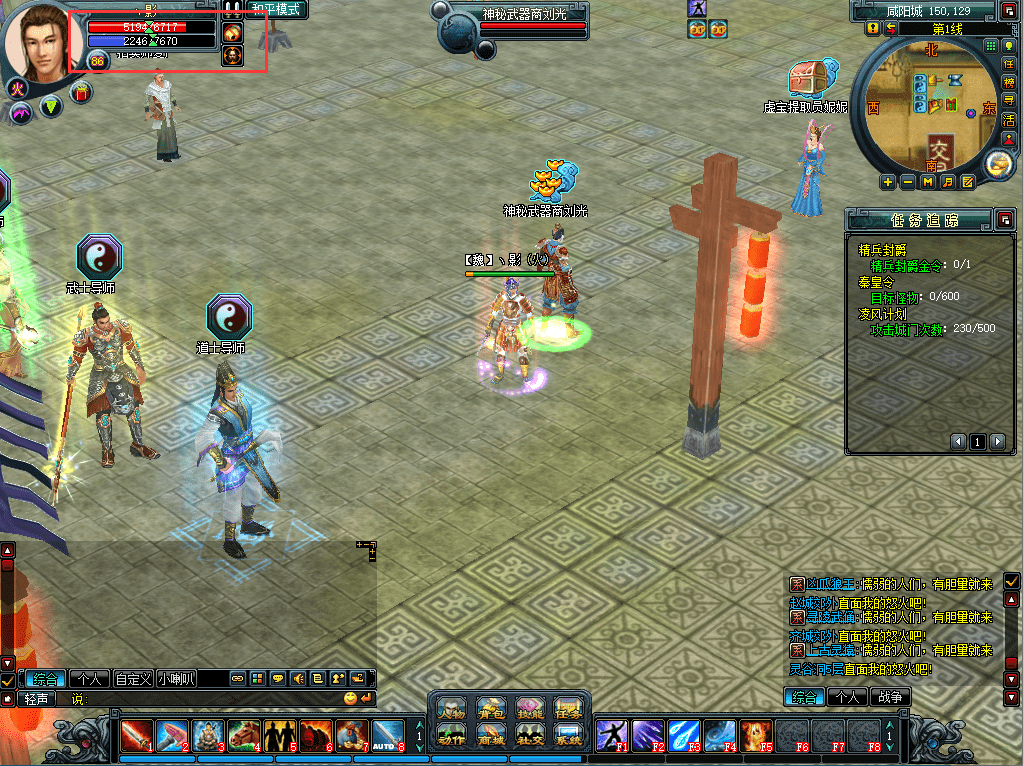This screenshot has width=1024, height=766.
Task: Toggle the 和平模式 combat mode button
Action: 275,10
